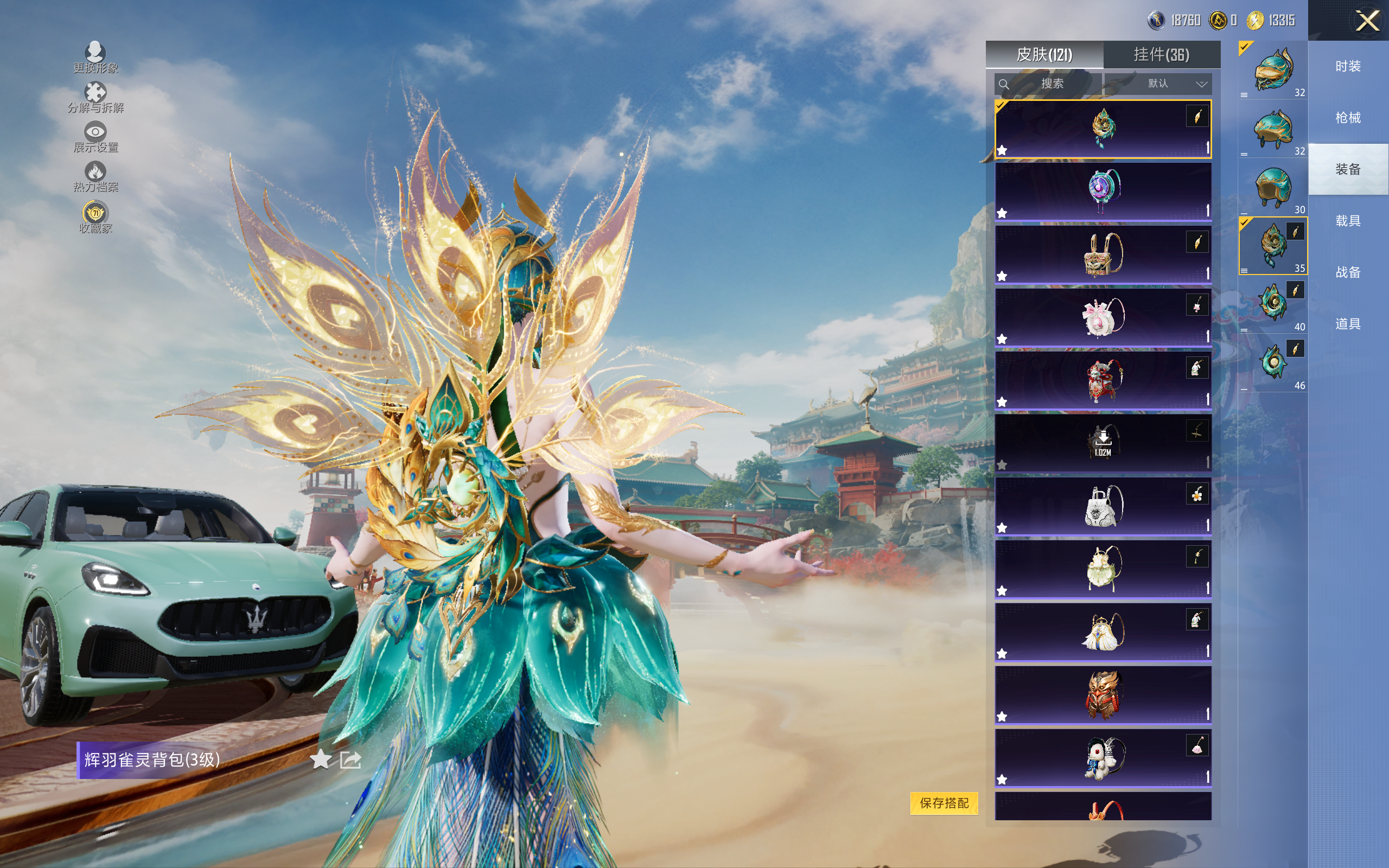Open the 枪械 category
Screen dimensions: 1389x868
(x=1347, y=118)
